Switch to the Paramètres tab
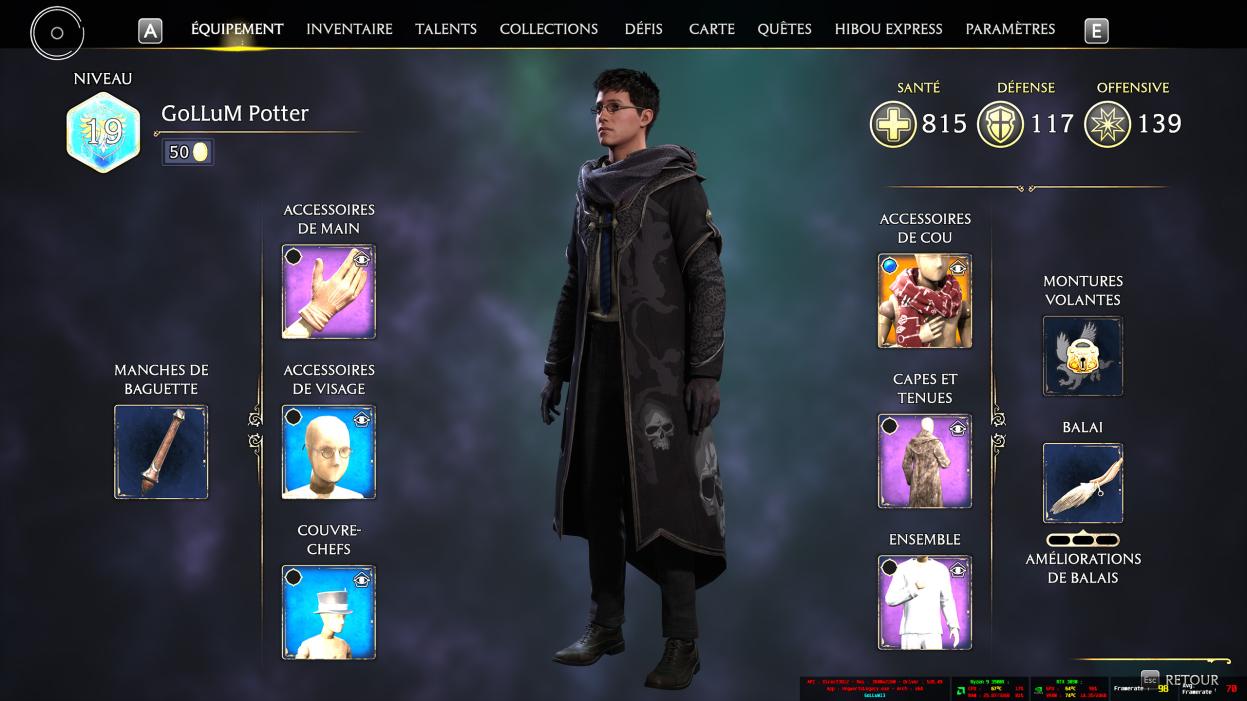1247x701 pixels. pyautogui.click(x=1010, y=29)
